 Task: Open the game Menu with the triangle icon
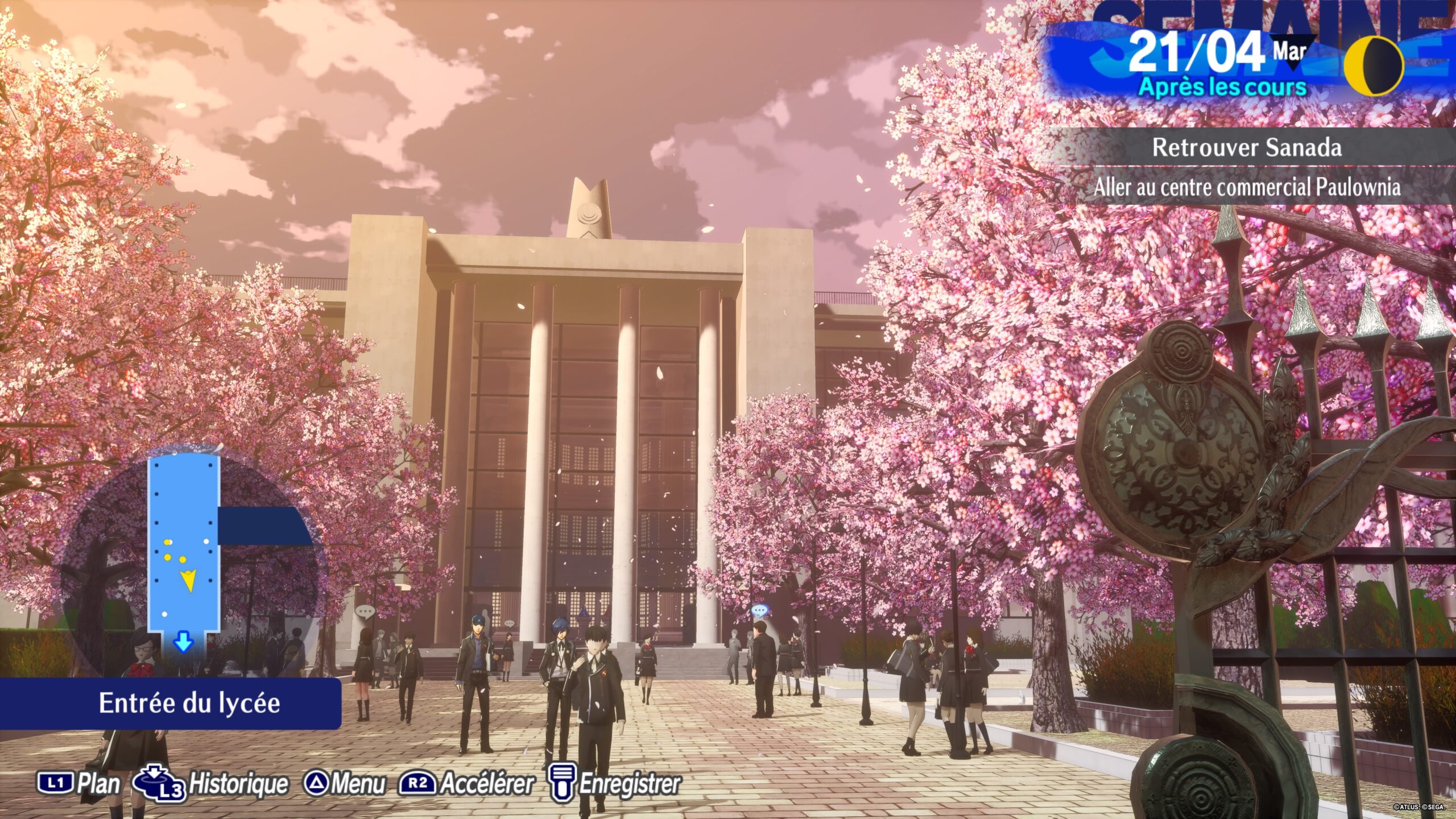coord(317,783)
